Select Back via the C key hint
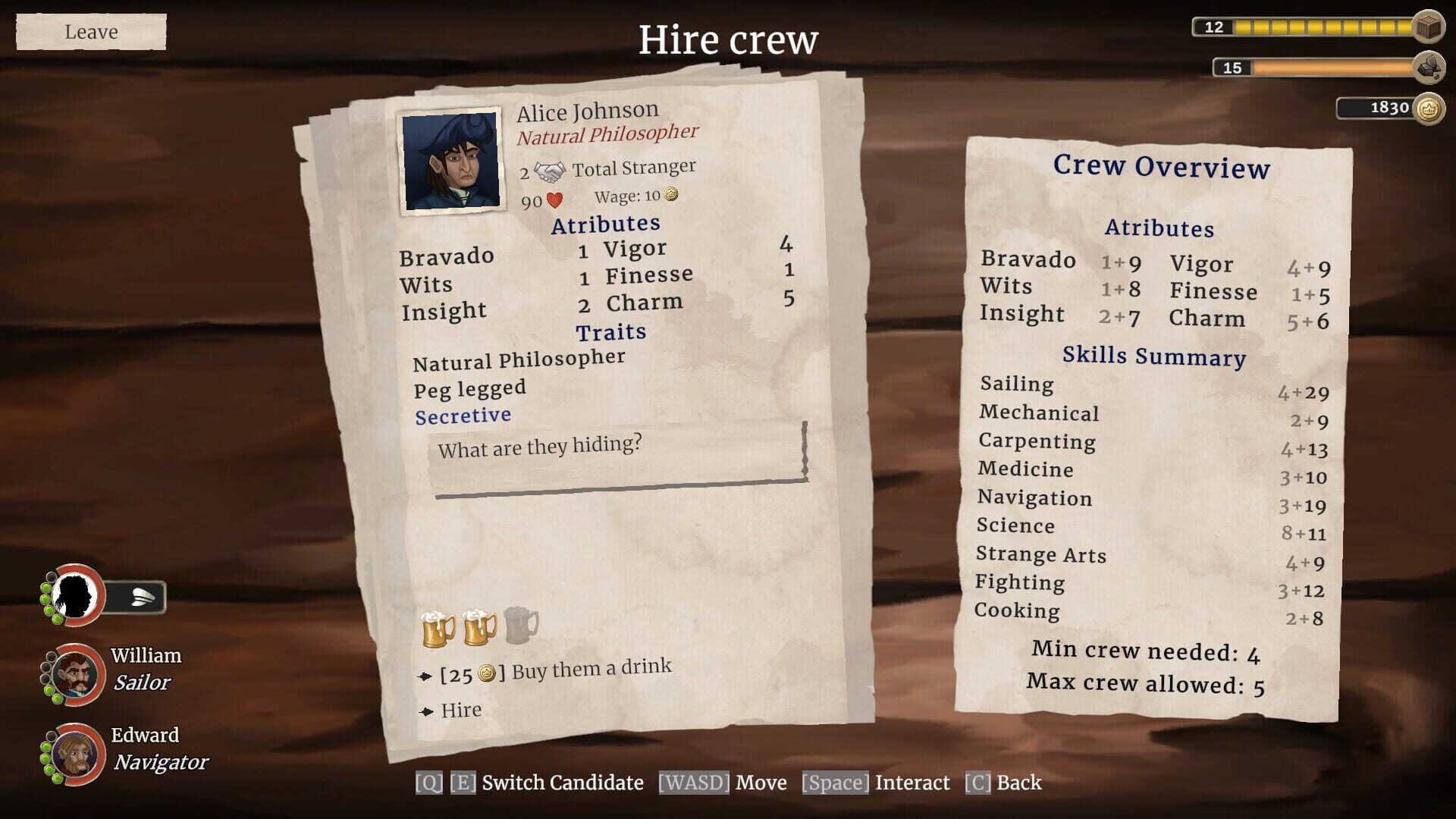 point(977,782)
